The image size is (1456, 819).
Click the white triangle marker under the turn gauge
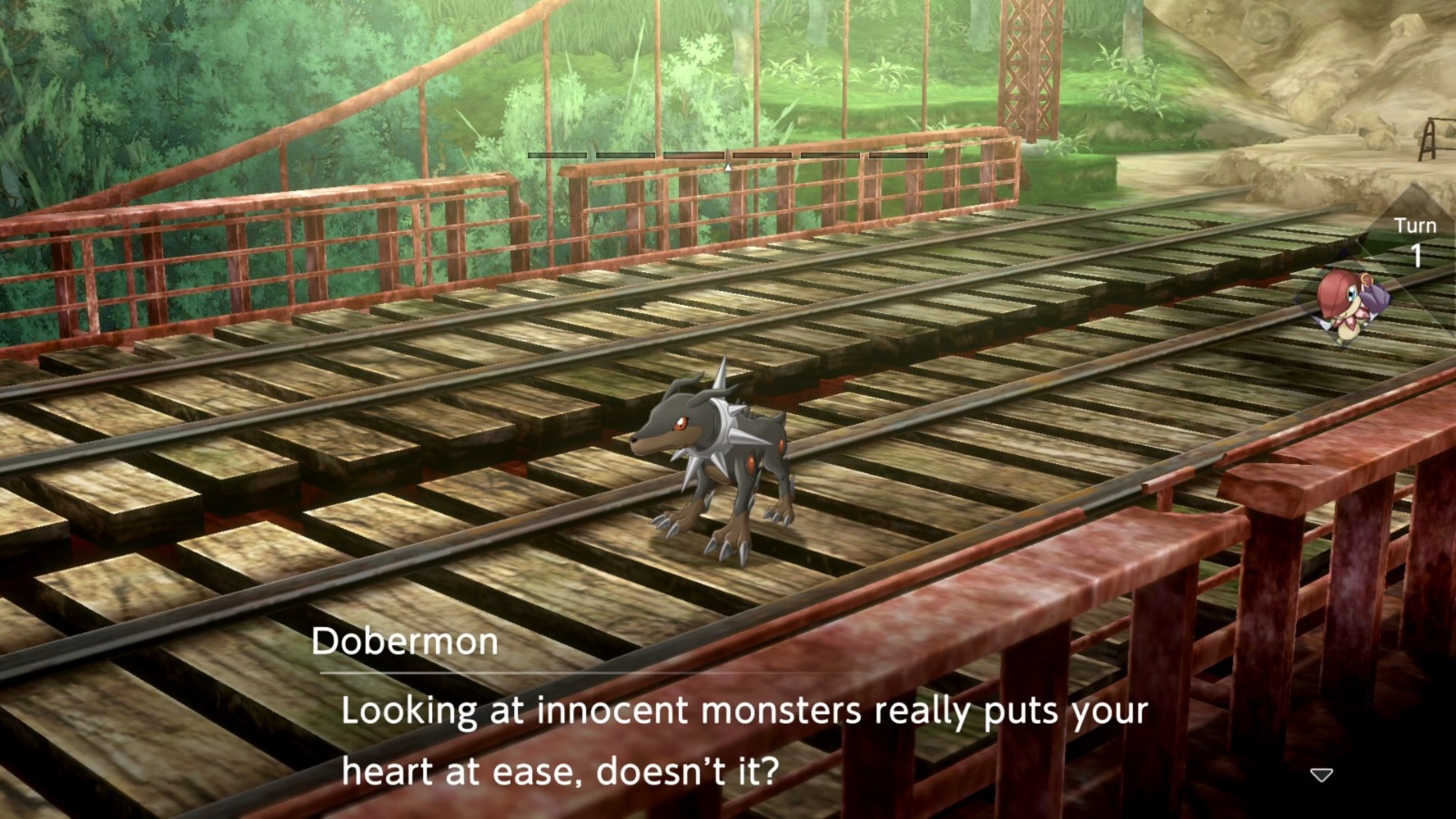728,167
